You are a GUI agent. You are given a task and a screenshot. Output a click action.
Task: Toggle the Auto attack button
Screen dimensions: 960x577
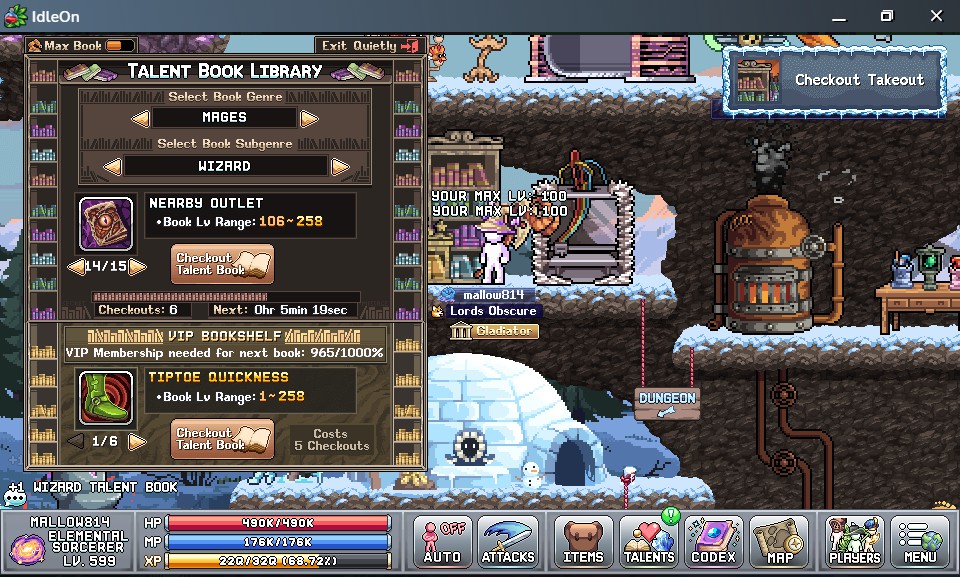pos(442,543)
